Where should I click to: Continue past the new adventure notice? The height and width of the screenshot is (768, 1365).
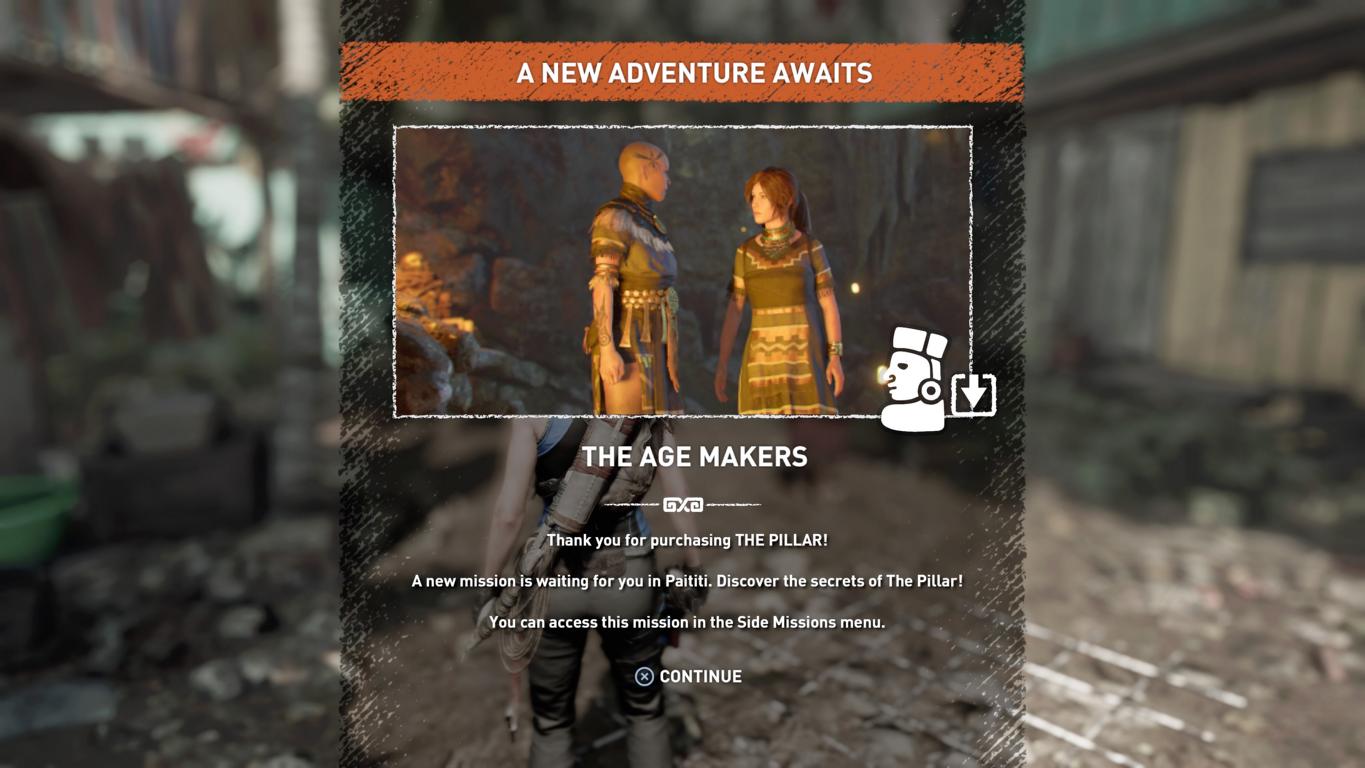pos(689,677)
